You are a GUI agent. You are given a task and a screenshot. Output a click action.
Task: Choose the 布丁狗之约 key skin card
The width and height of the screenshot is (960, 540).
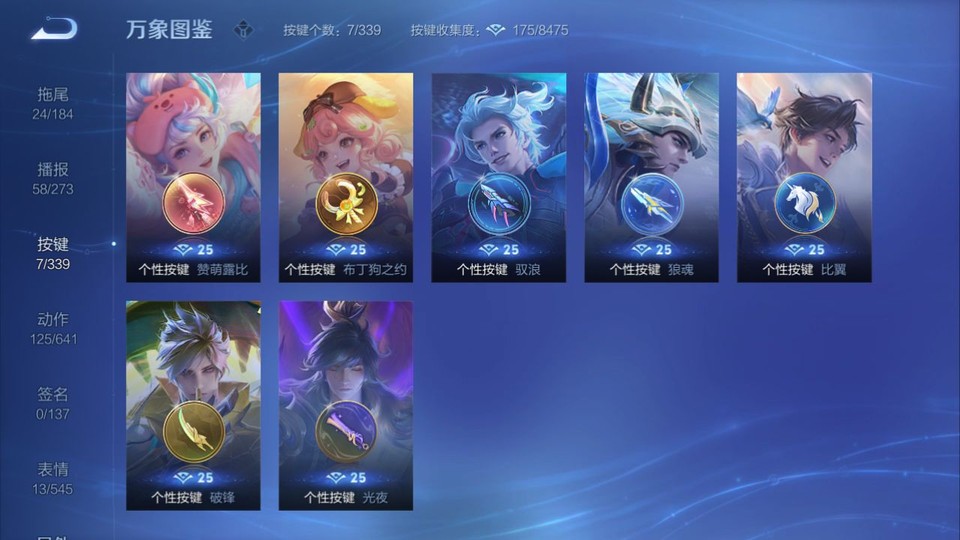point(346,177)
